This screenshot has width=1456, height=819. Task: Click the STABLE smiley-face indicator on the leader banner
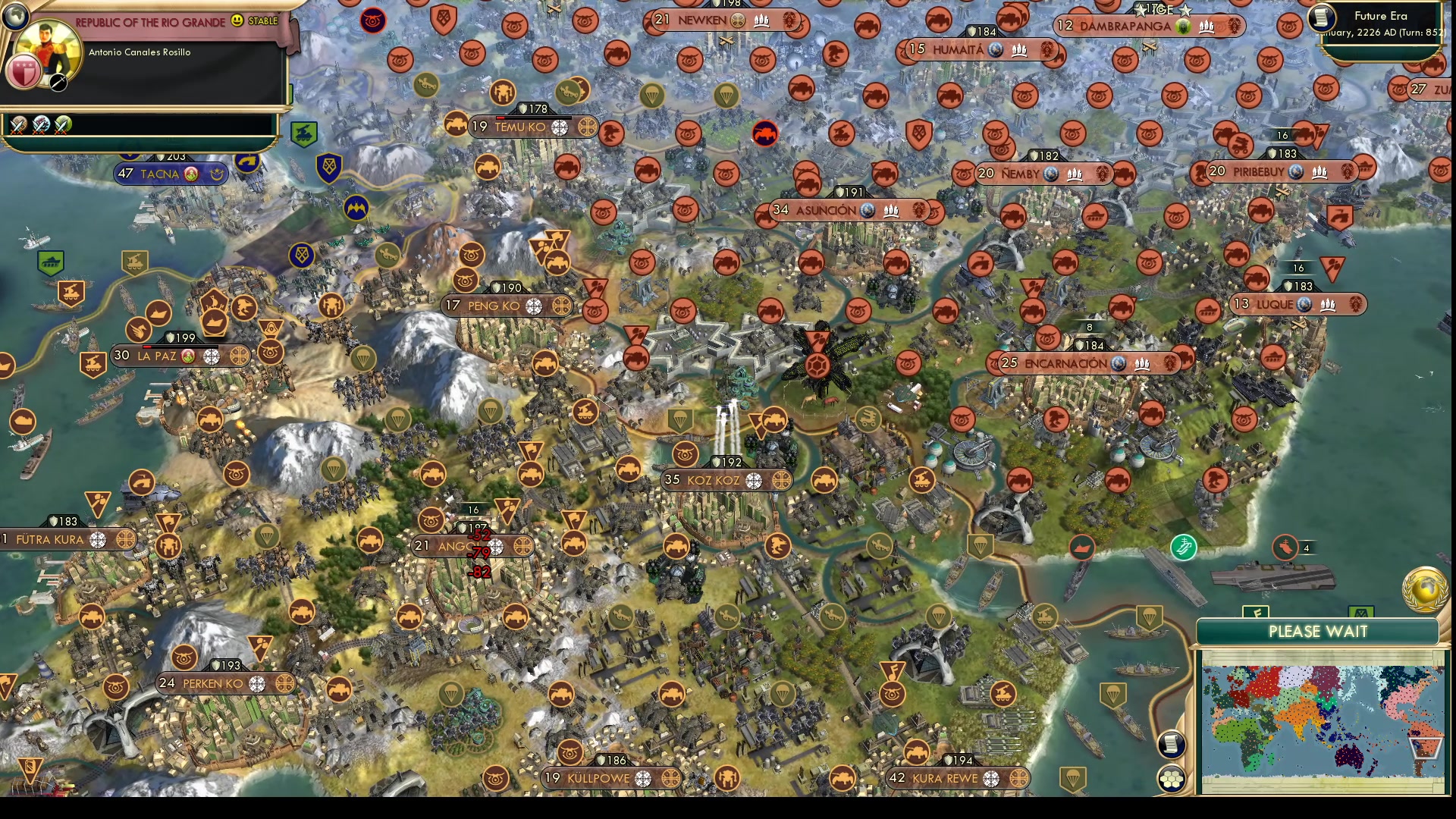click(237, 21)
